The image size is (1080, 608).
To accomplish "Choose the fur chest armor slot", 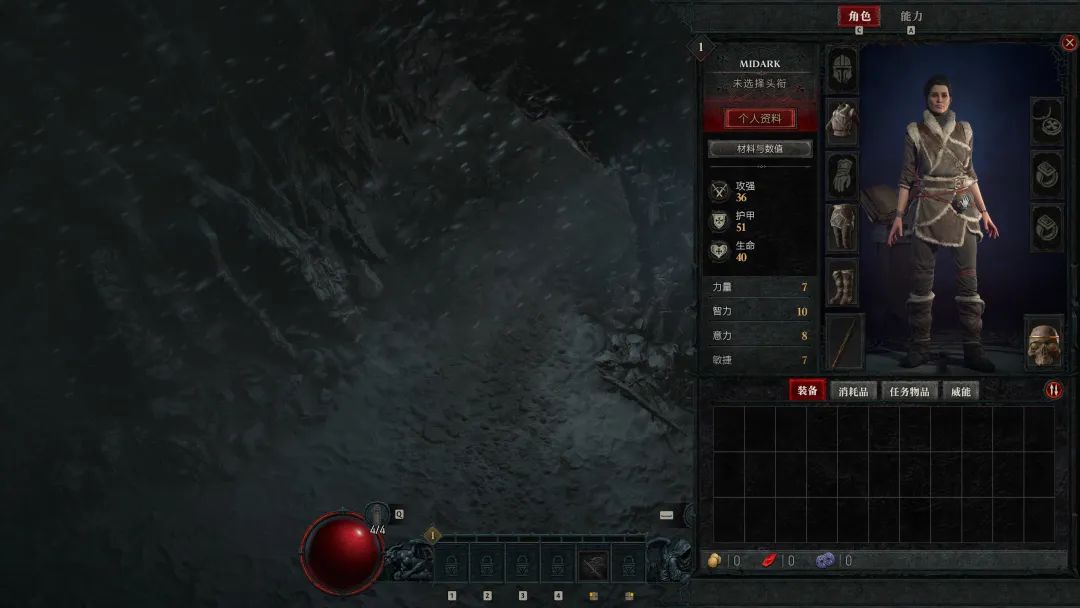I will (843, 122).
